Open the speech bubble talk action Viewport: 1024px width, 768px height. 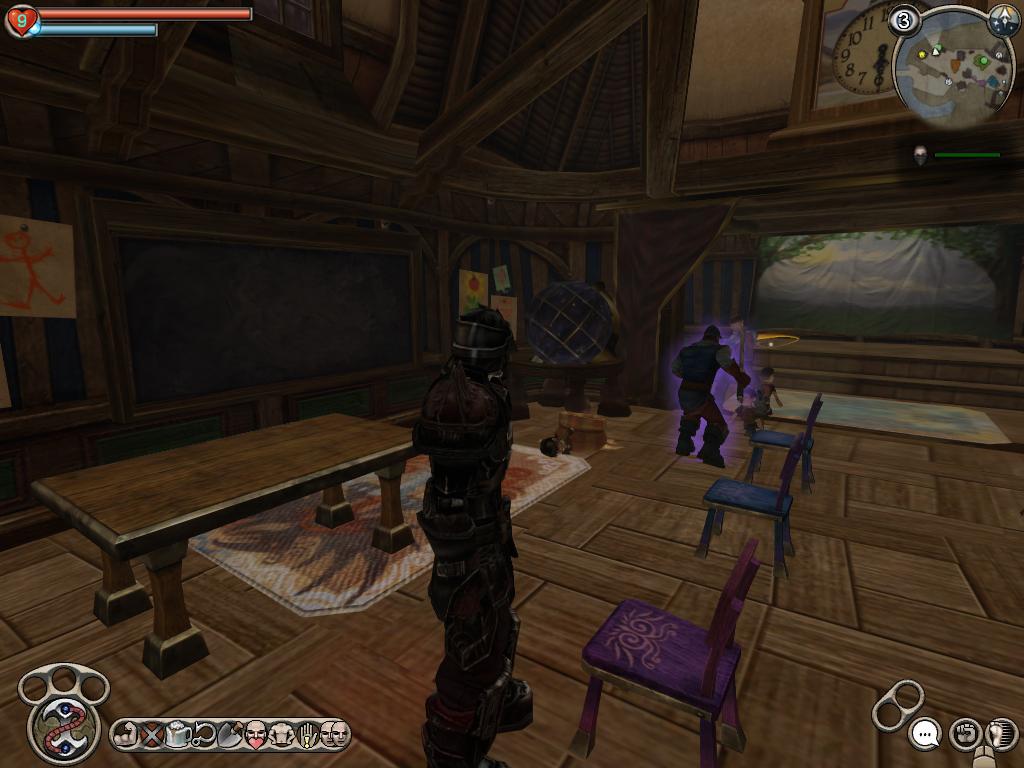coord(926,734)
